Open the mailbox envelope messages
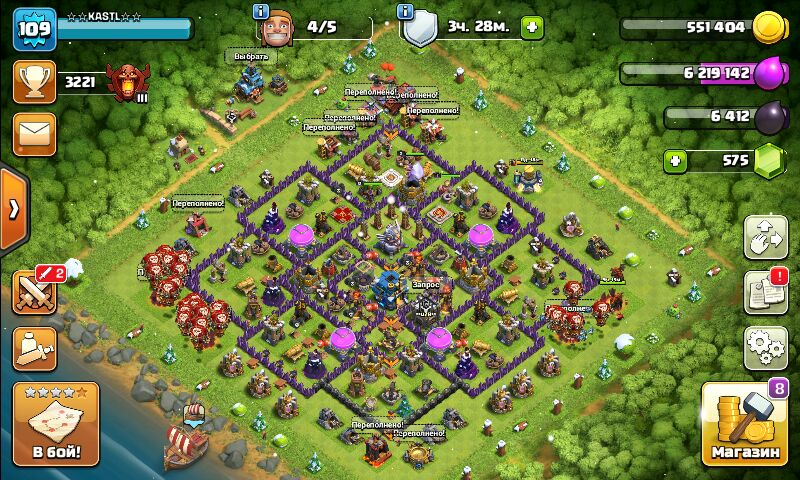Viewport: 800px width, 480px height. pos(34,133)
